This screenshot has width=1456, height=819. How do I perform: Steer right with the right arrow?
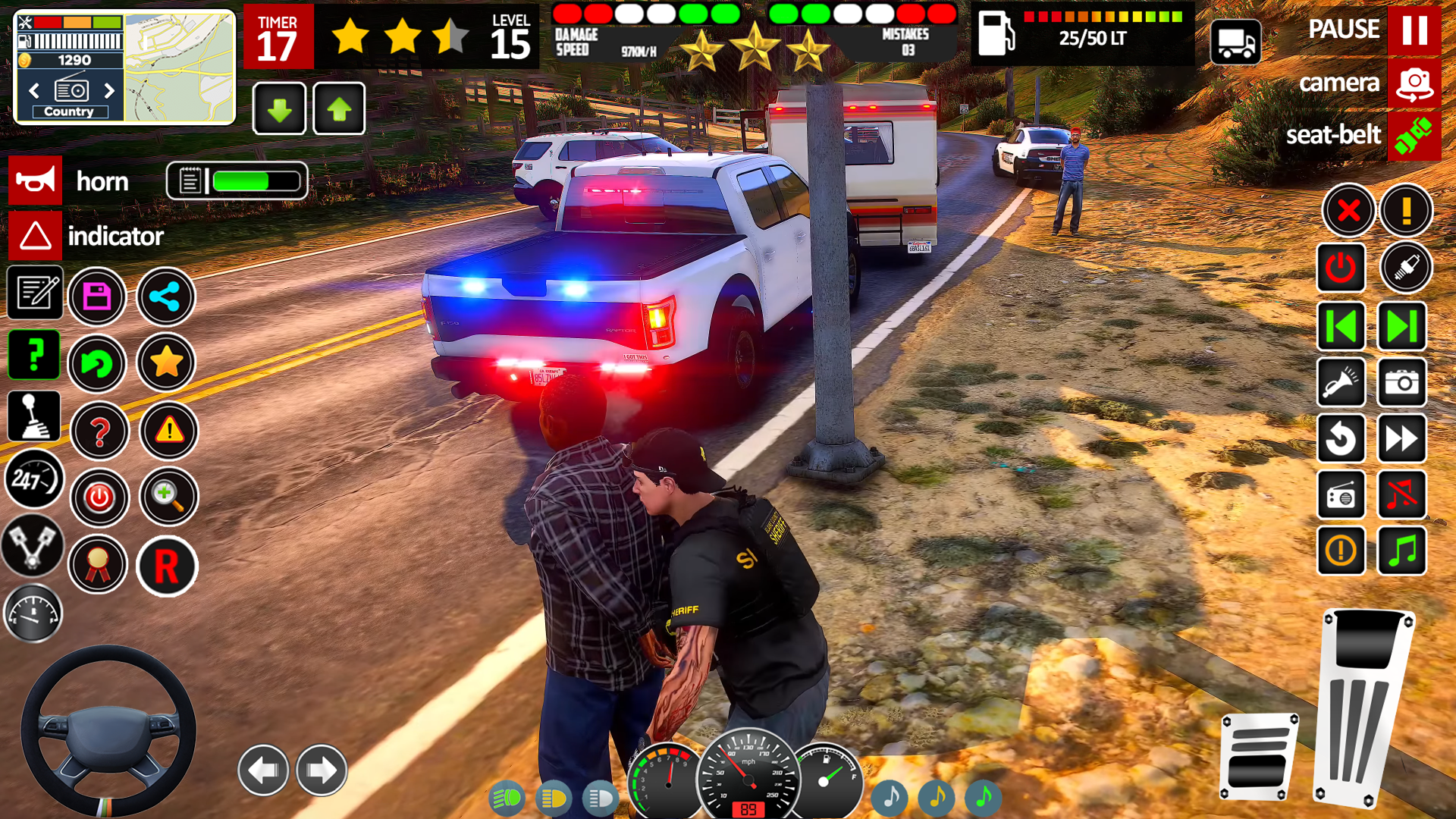pyautogui.click(x=322, y=770)
